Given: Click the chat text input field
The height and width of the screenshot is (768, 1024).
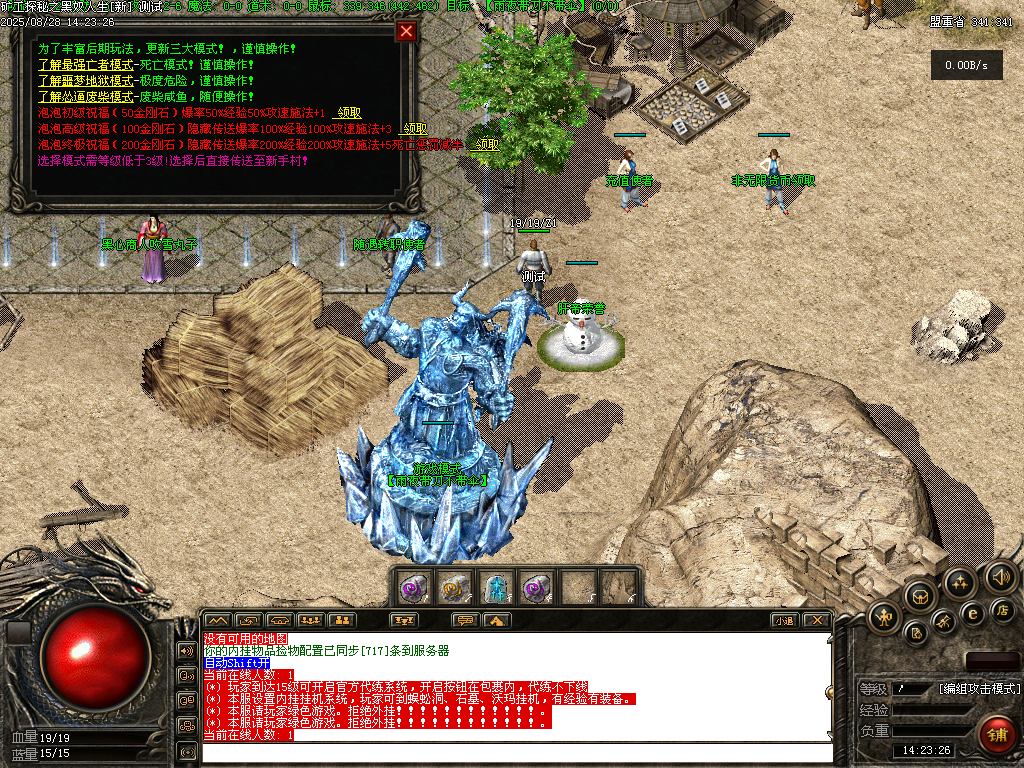Looking at the screenshot, I should [x=515, y=752].
